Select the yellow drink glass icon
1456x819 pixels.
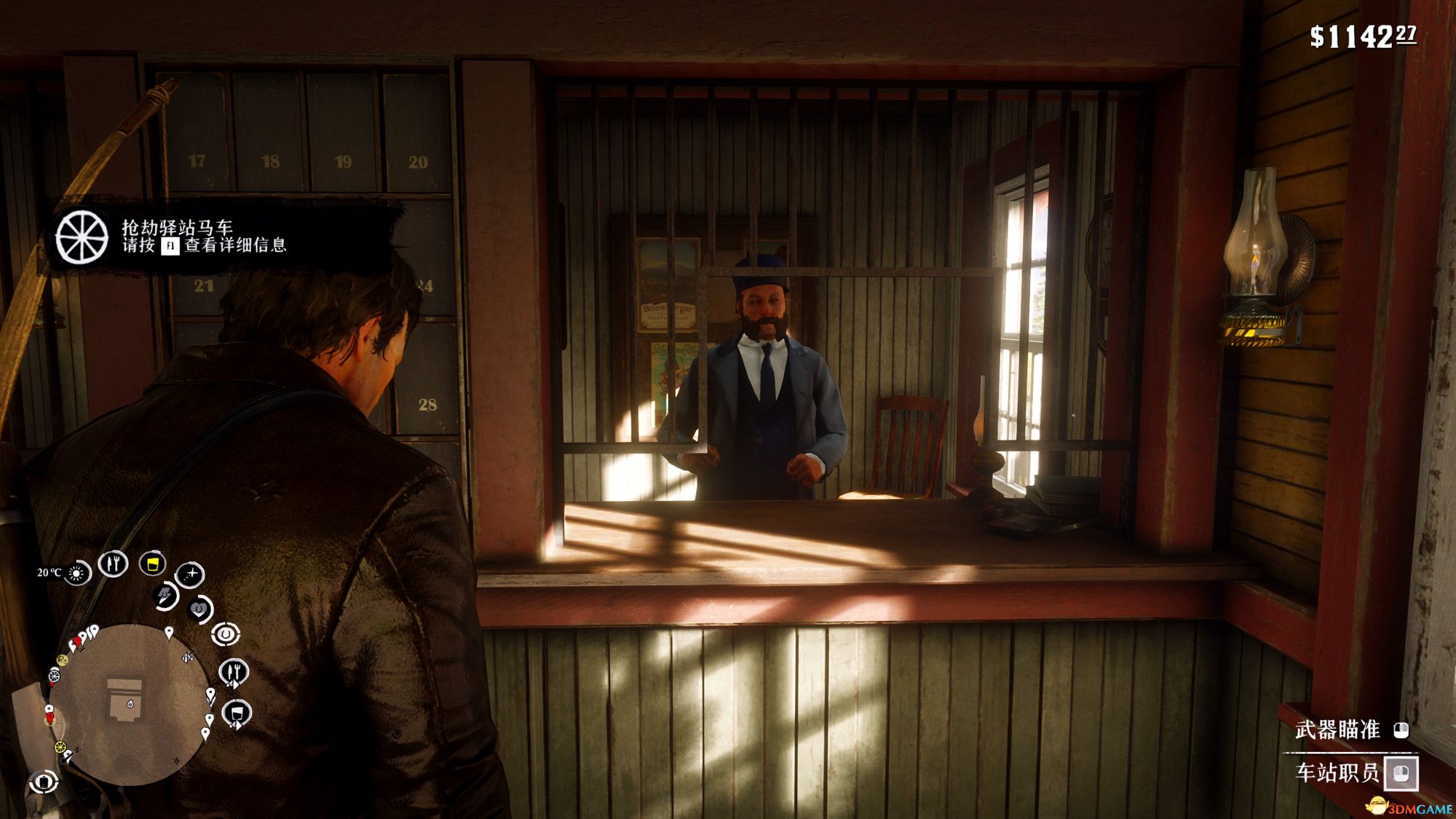tap(152, 563)
